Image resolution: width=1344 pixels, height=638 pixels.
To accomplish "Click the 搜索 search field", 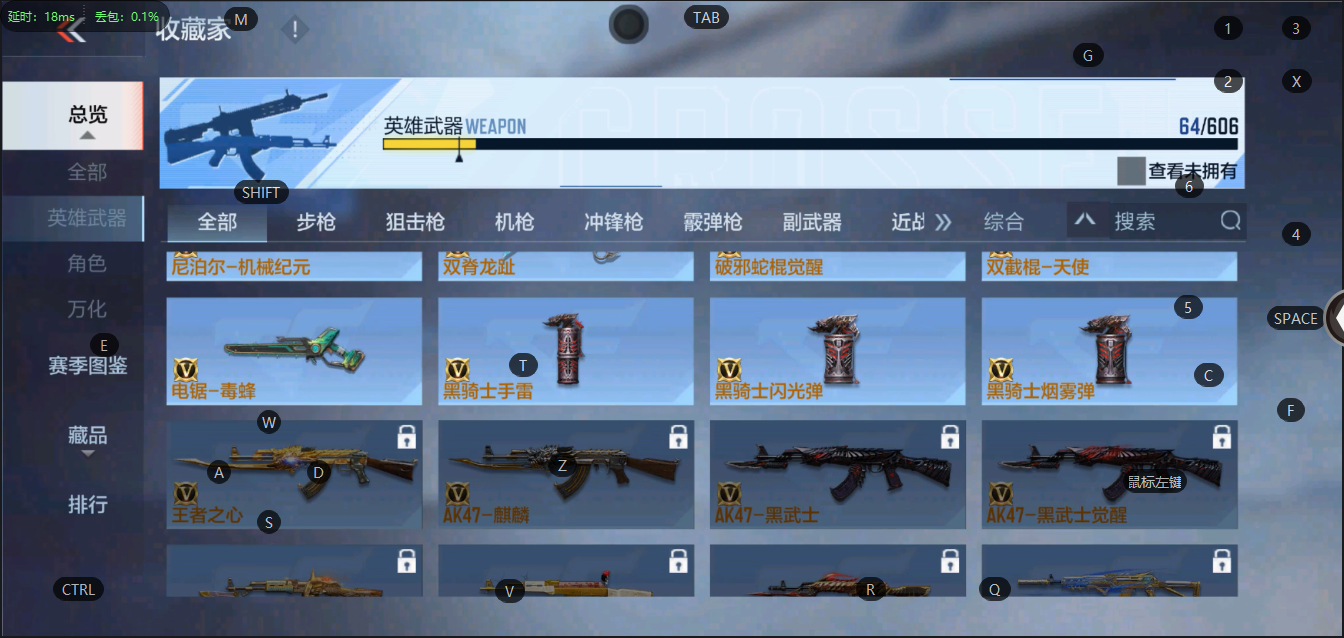I will (1160, 221).
